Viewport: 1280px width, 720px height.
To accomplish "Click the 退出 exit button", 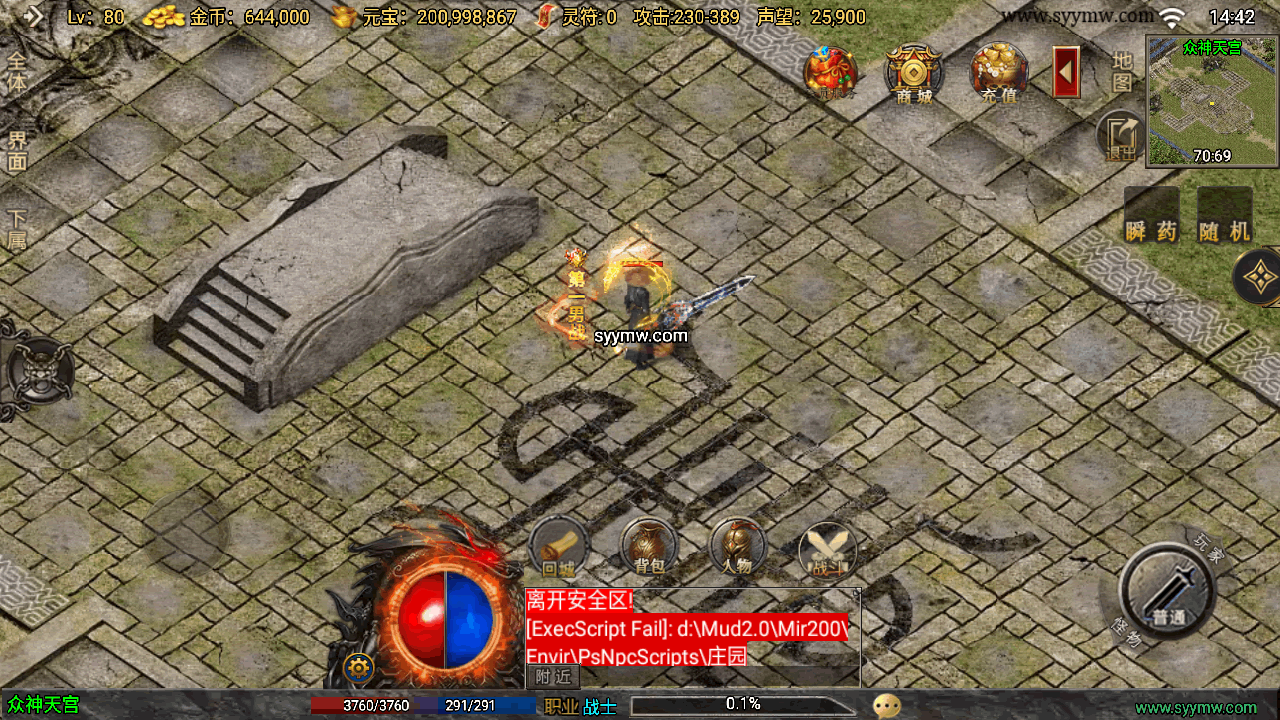I will [x=1121, y=137].
